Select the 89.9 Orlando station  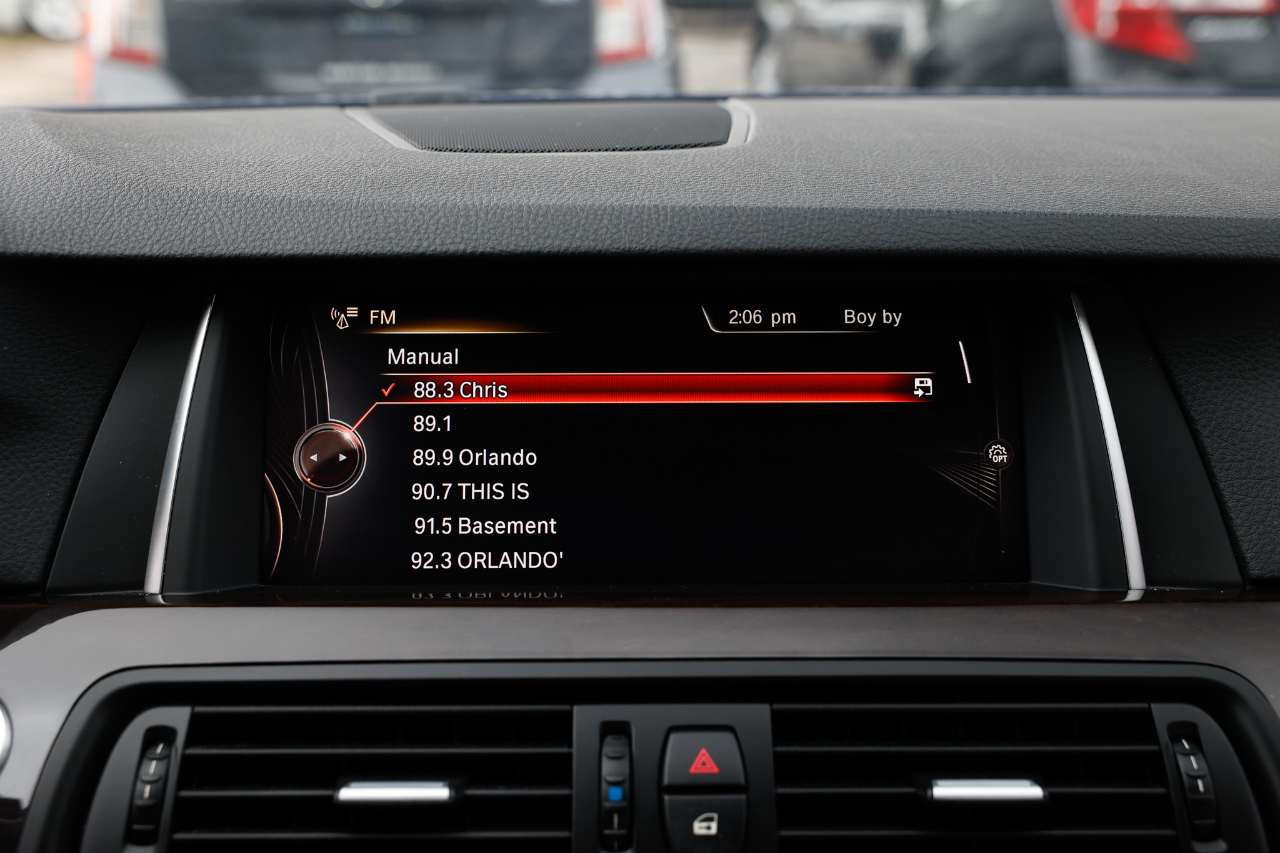pyautogui.click(x=475, y=458)
